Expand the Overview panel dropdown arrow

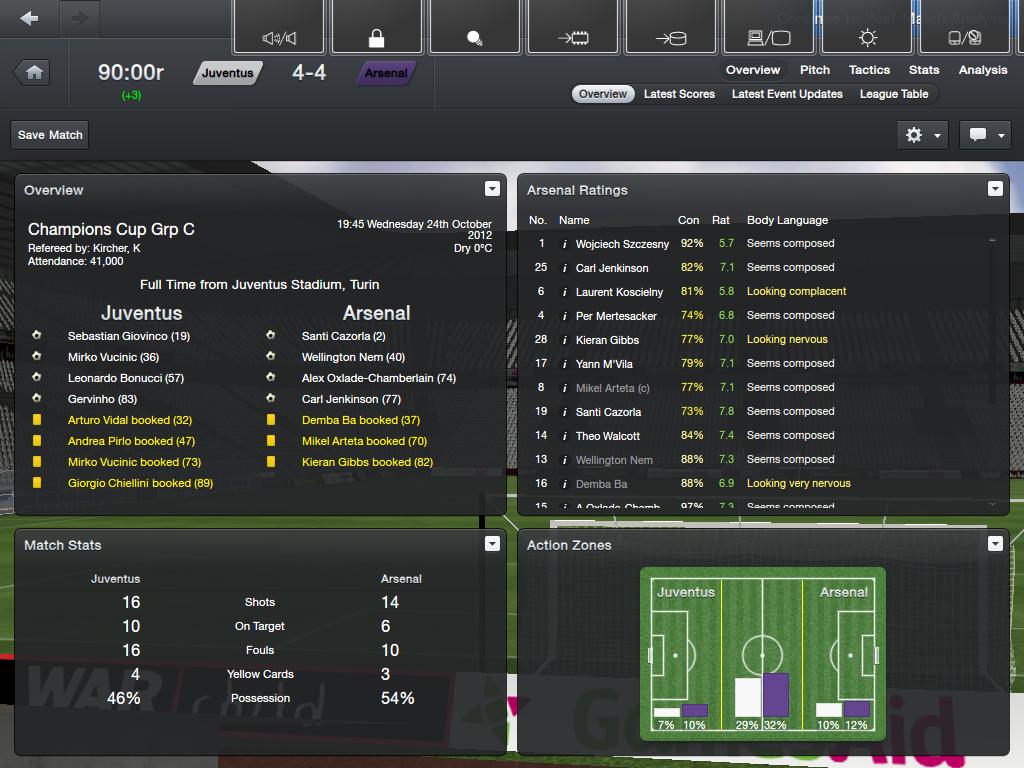[x=492, y=189]
